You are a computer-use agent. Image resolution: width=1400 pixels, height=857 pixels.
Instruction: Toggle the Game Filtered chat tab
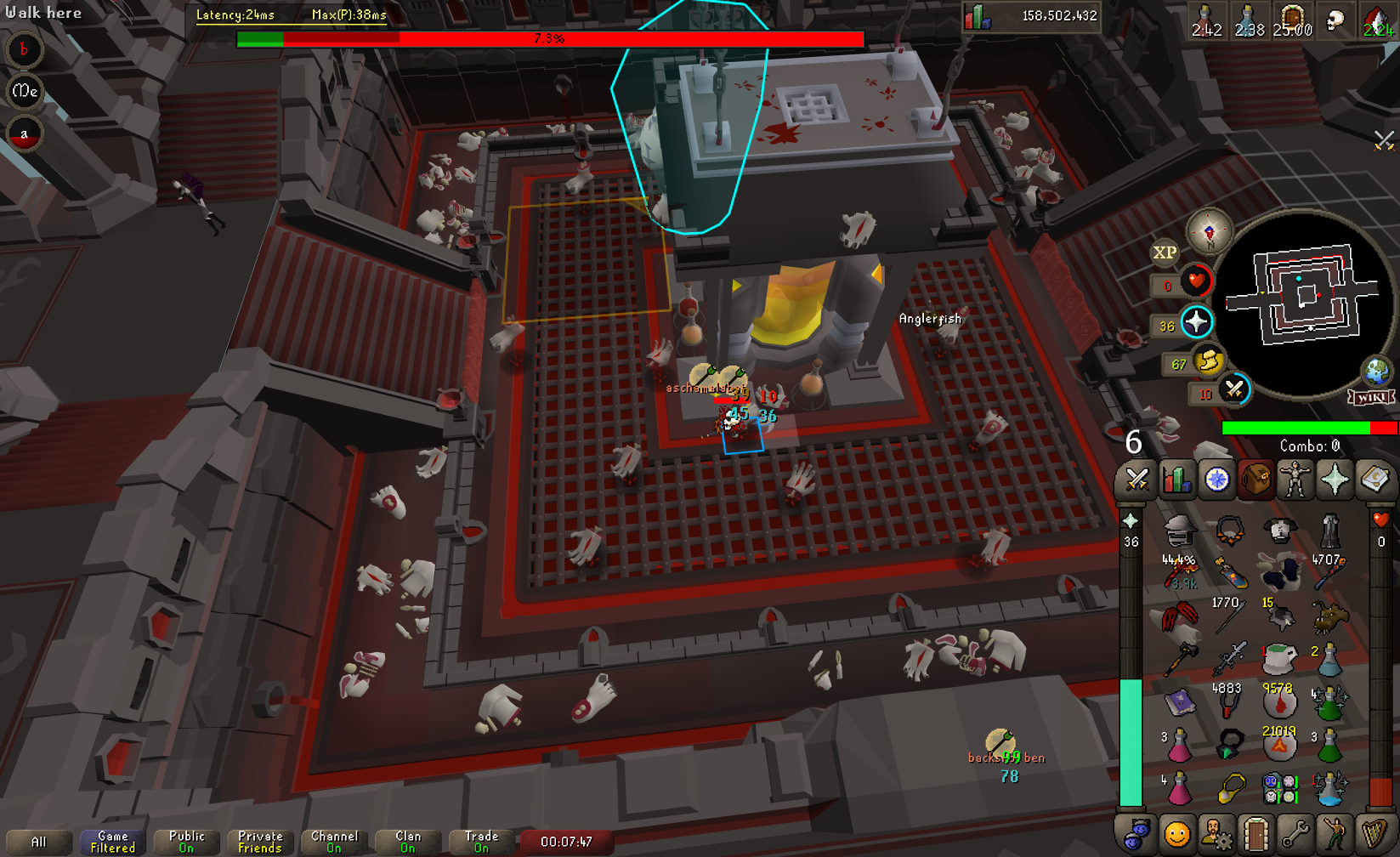[112, 842]
